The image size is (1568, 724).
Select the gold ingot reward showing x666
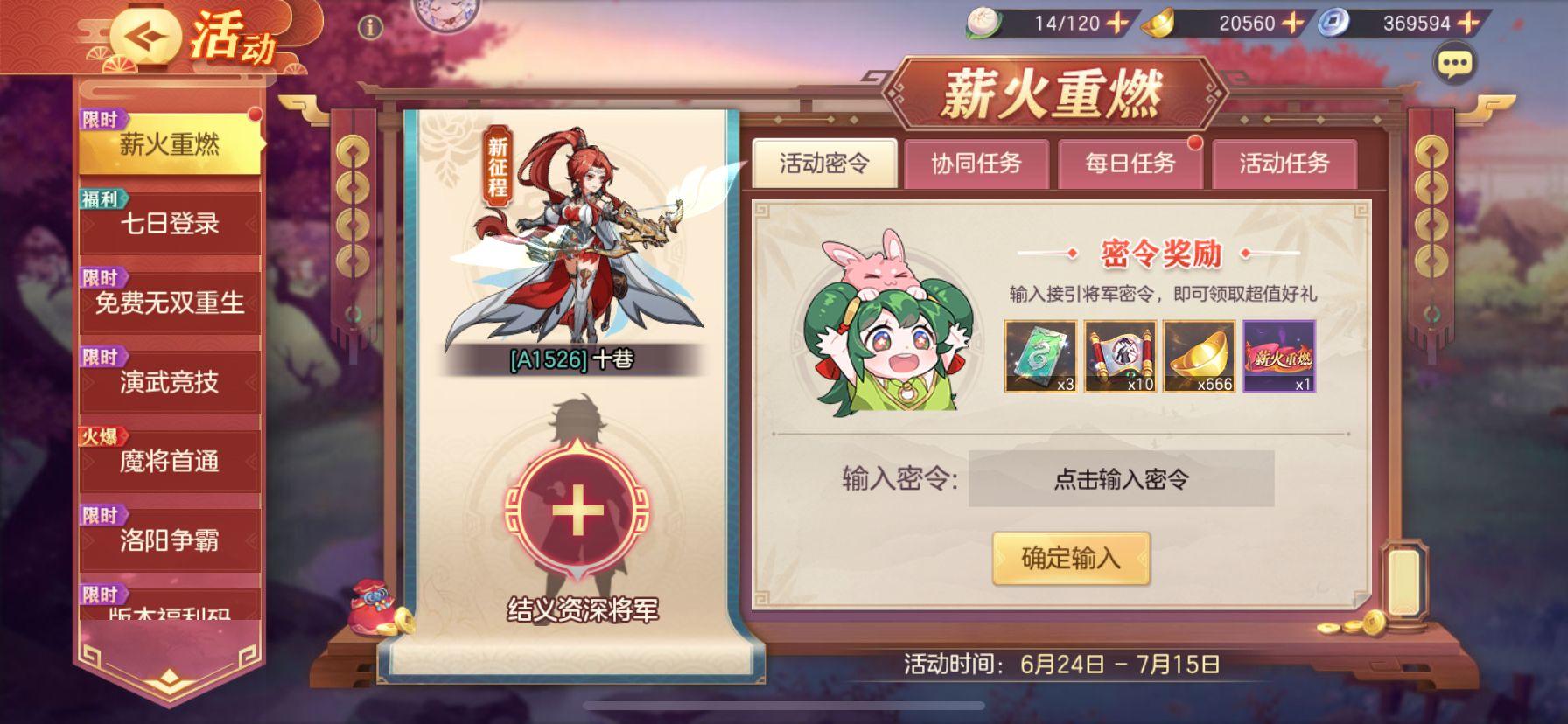point(1198,357)
